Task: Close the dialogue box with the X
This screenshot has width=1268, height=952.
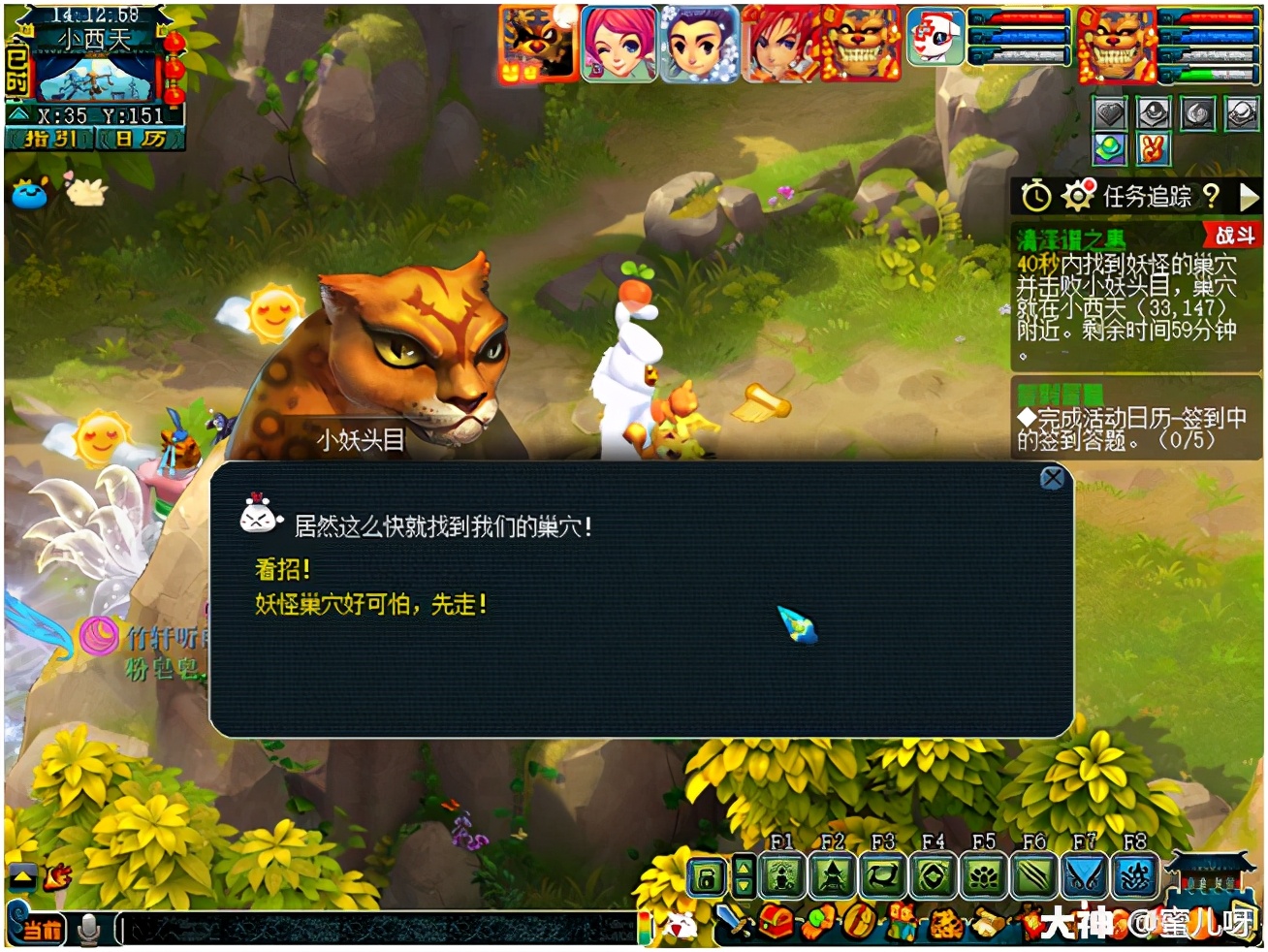Action: (1052, 478)
